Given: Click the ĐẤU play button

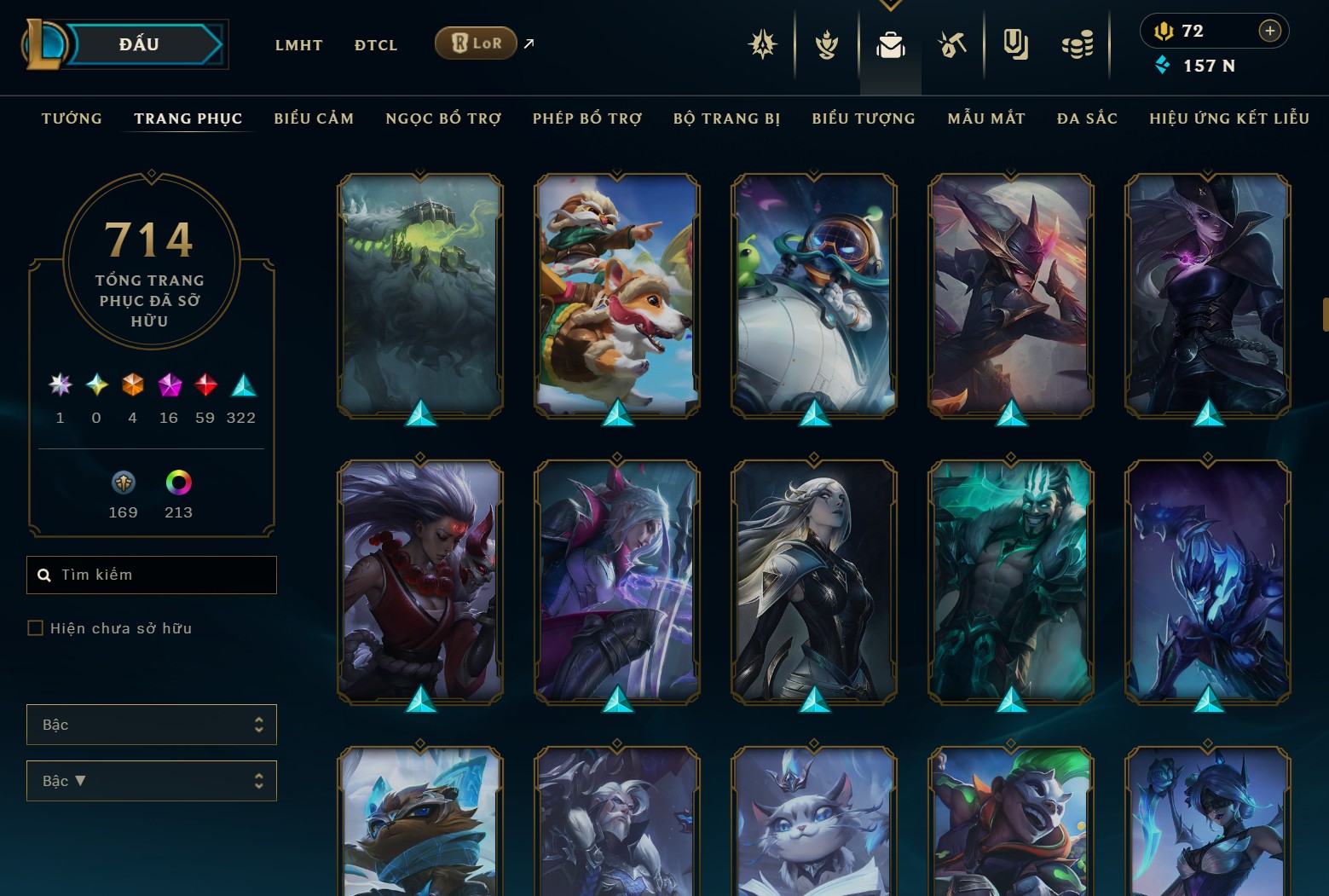Looking at the screenshot, I should tap(136, 43).
